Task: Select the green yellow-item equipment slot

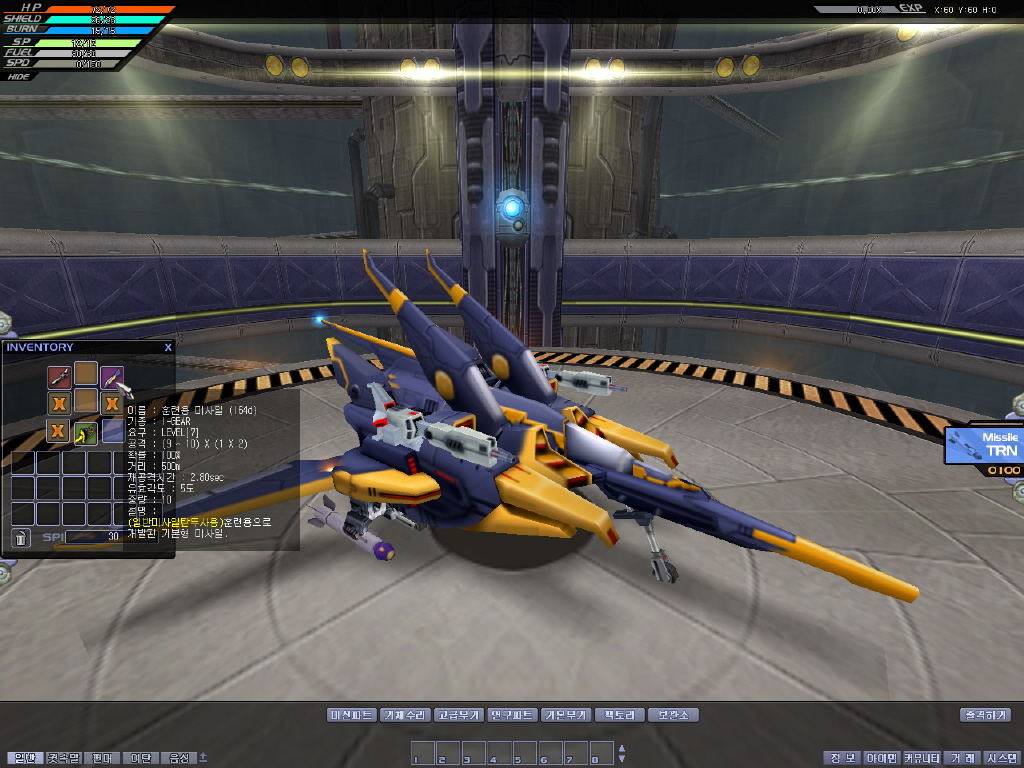Action: (x=85, y=431)
